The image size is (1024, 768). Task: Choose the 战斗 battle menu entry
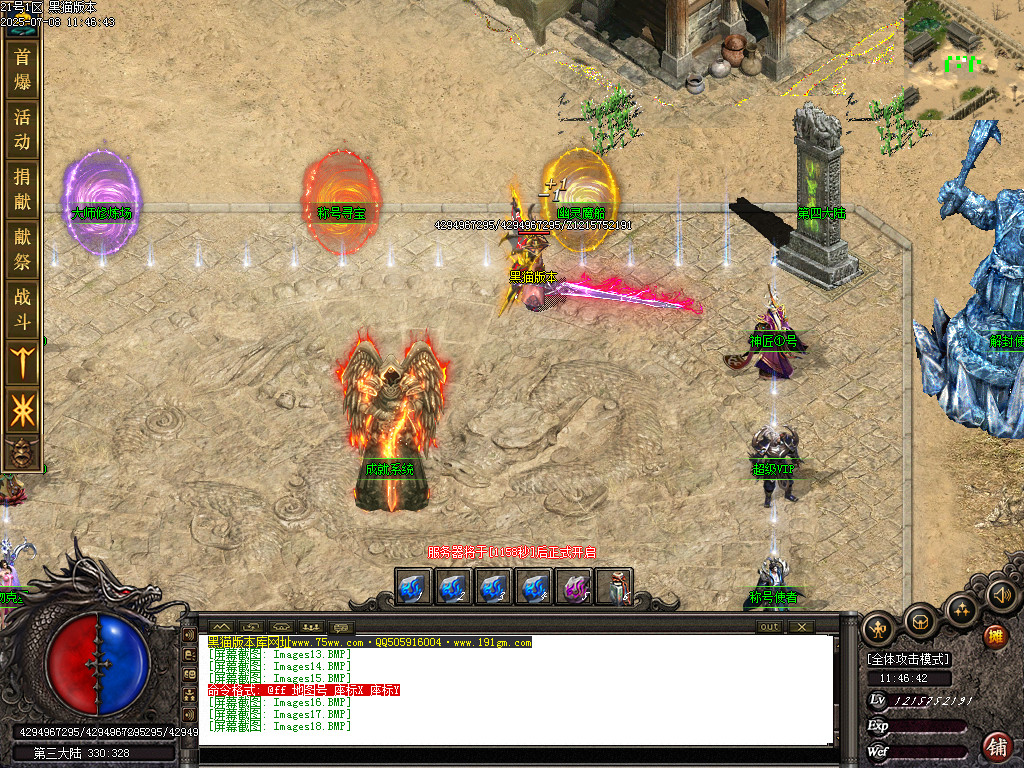click(x=22, y=309)
